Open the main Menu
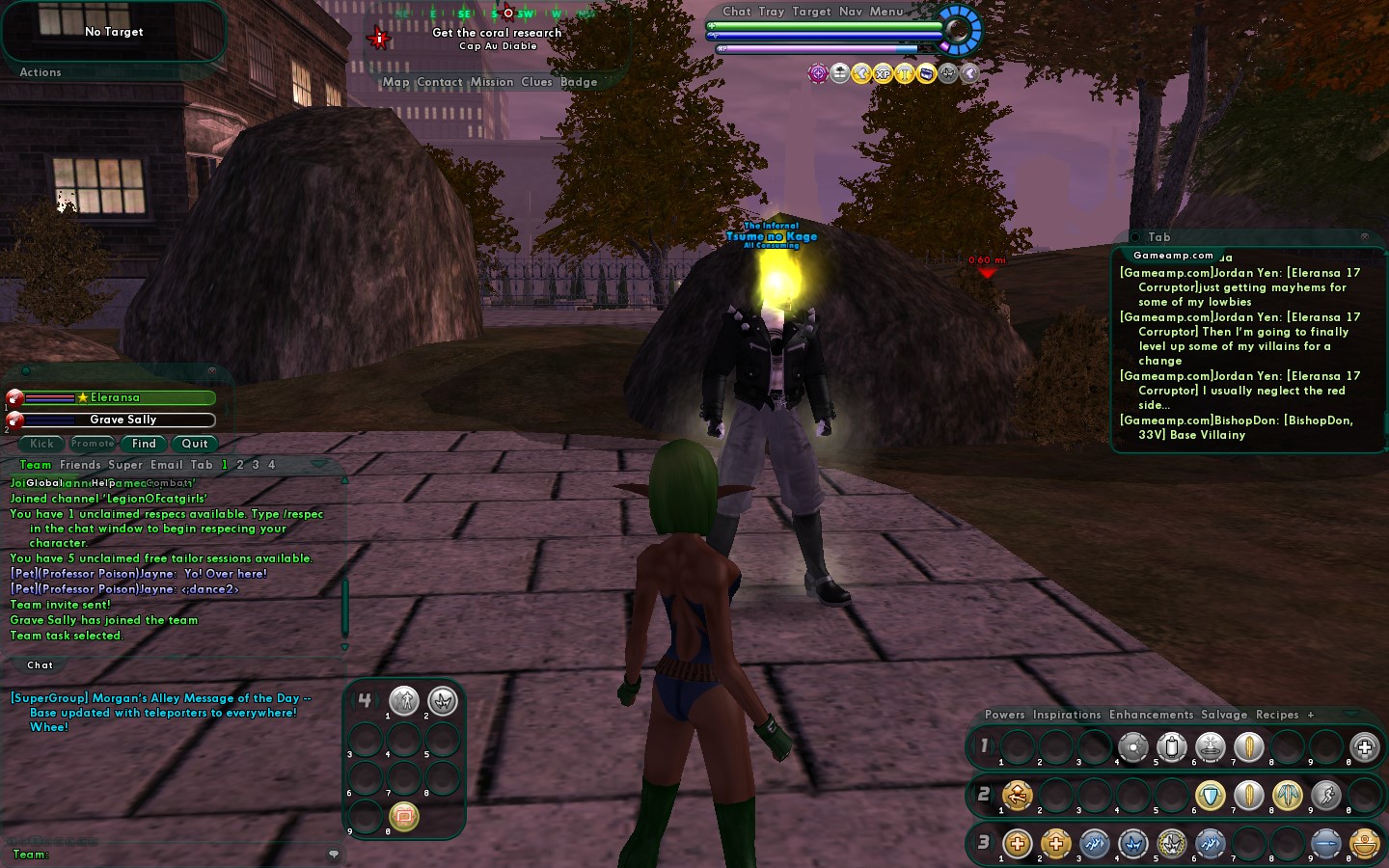The width and height of the screenshot is (1389, 868). [x=886, y=12]
